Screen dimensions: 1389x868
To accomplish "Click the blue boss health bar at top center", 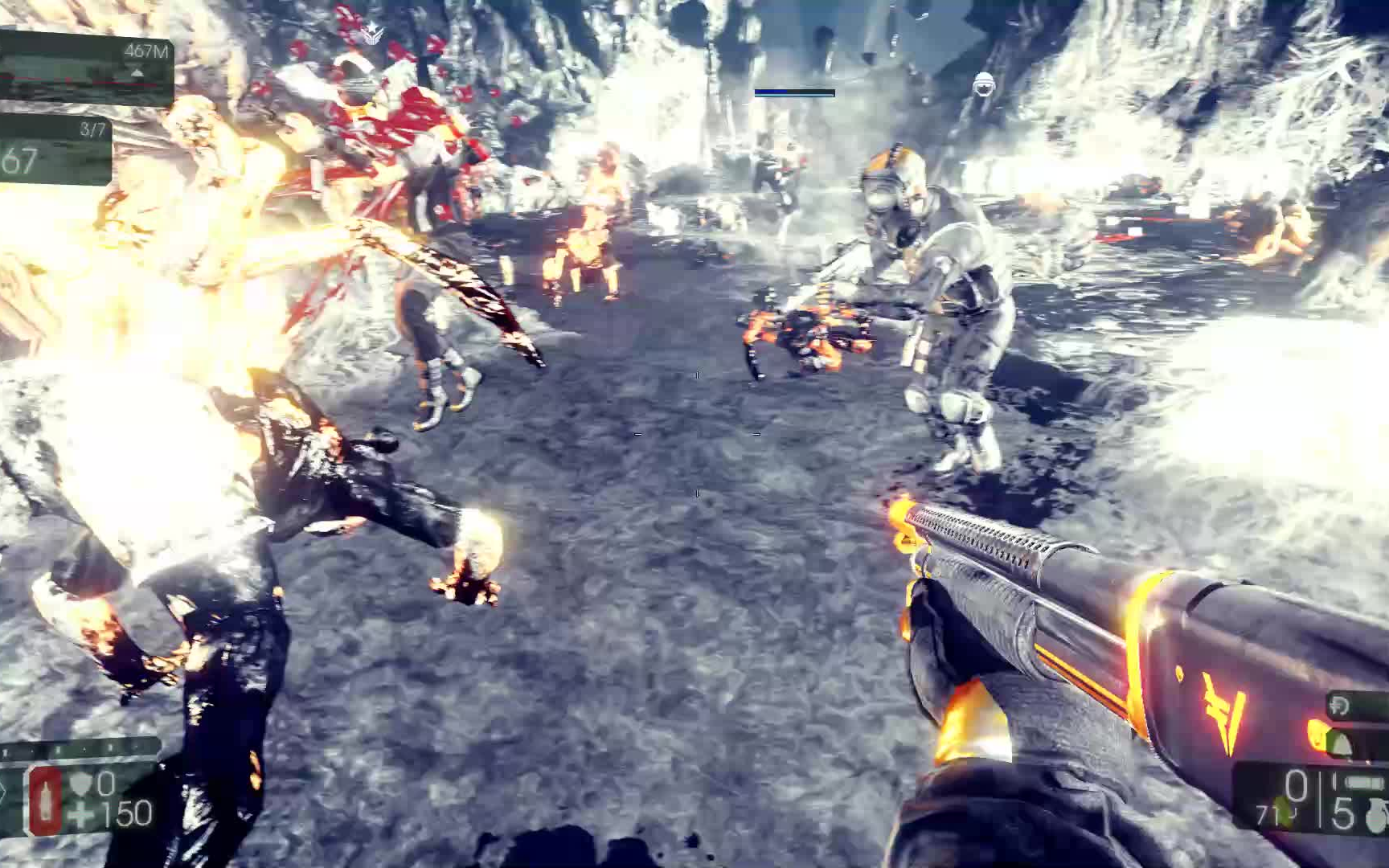I will point(796,91).
